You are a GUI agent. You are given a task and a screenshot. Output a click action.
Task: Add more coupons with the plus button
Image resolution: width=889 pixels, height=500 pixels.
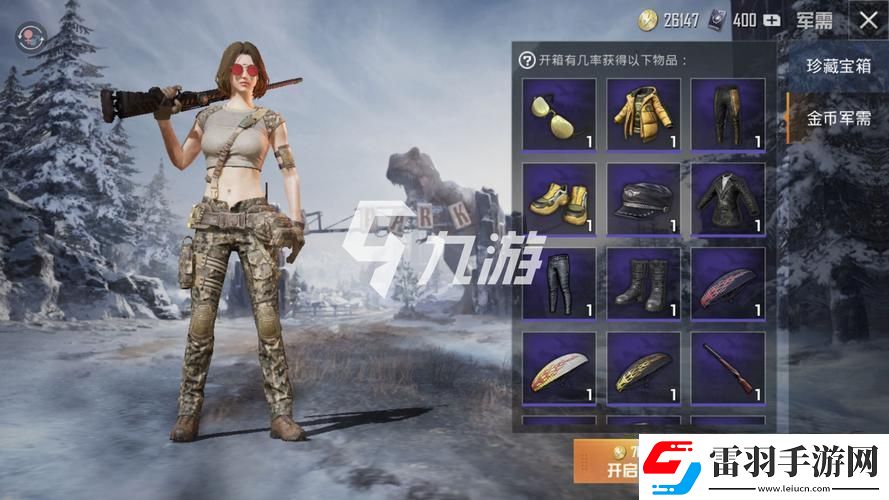pos(772,20)
